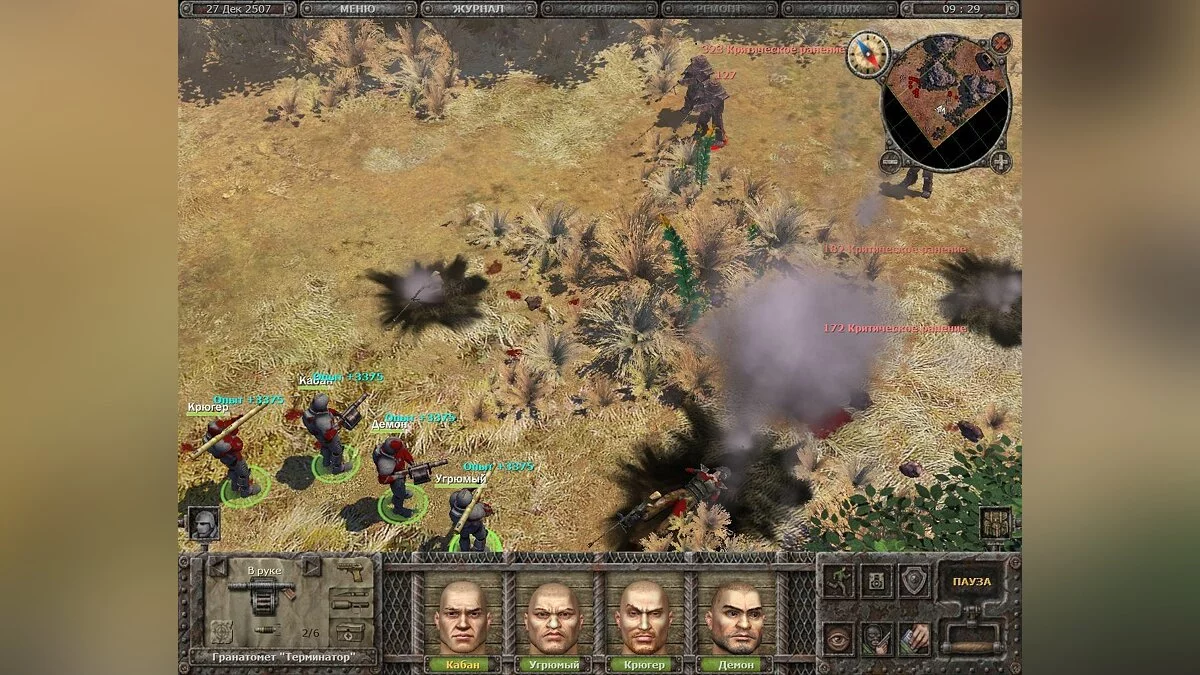
Task: Select Угрюмый's portrait
Action: tap(553, 618)
